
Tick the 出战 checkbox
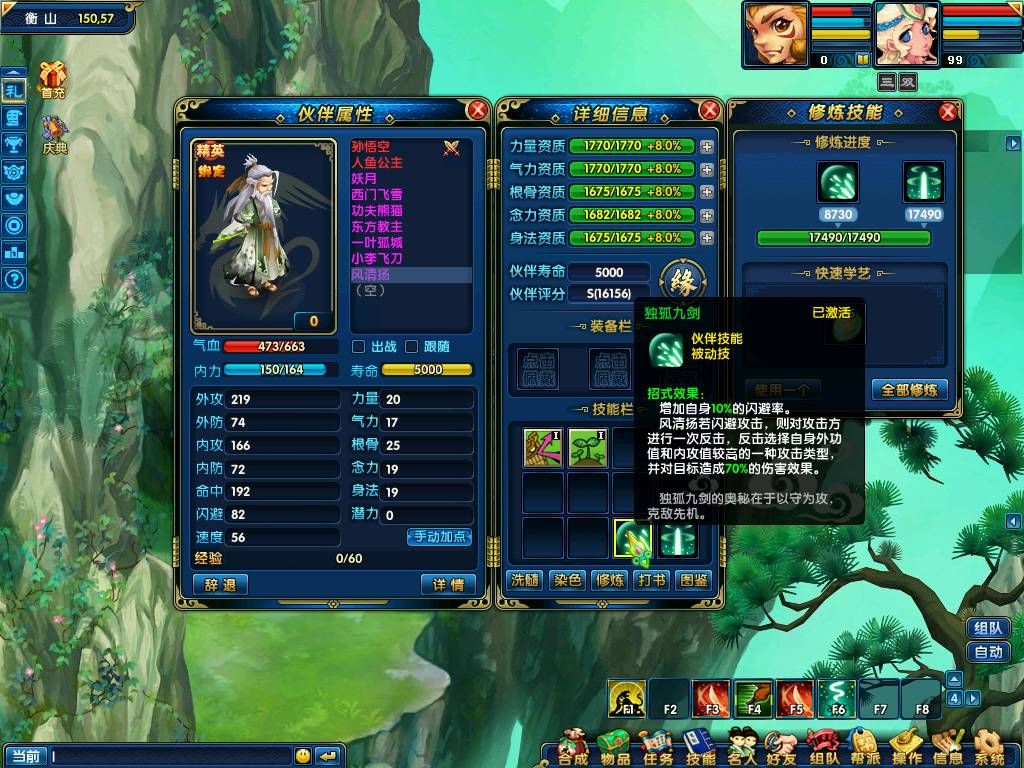pos(359,347)
